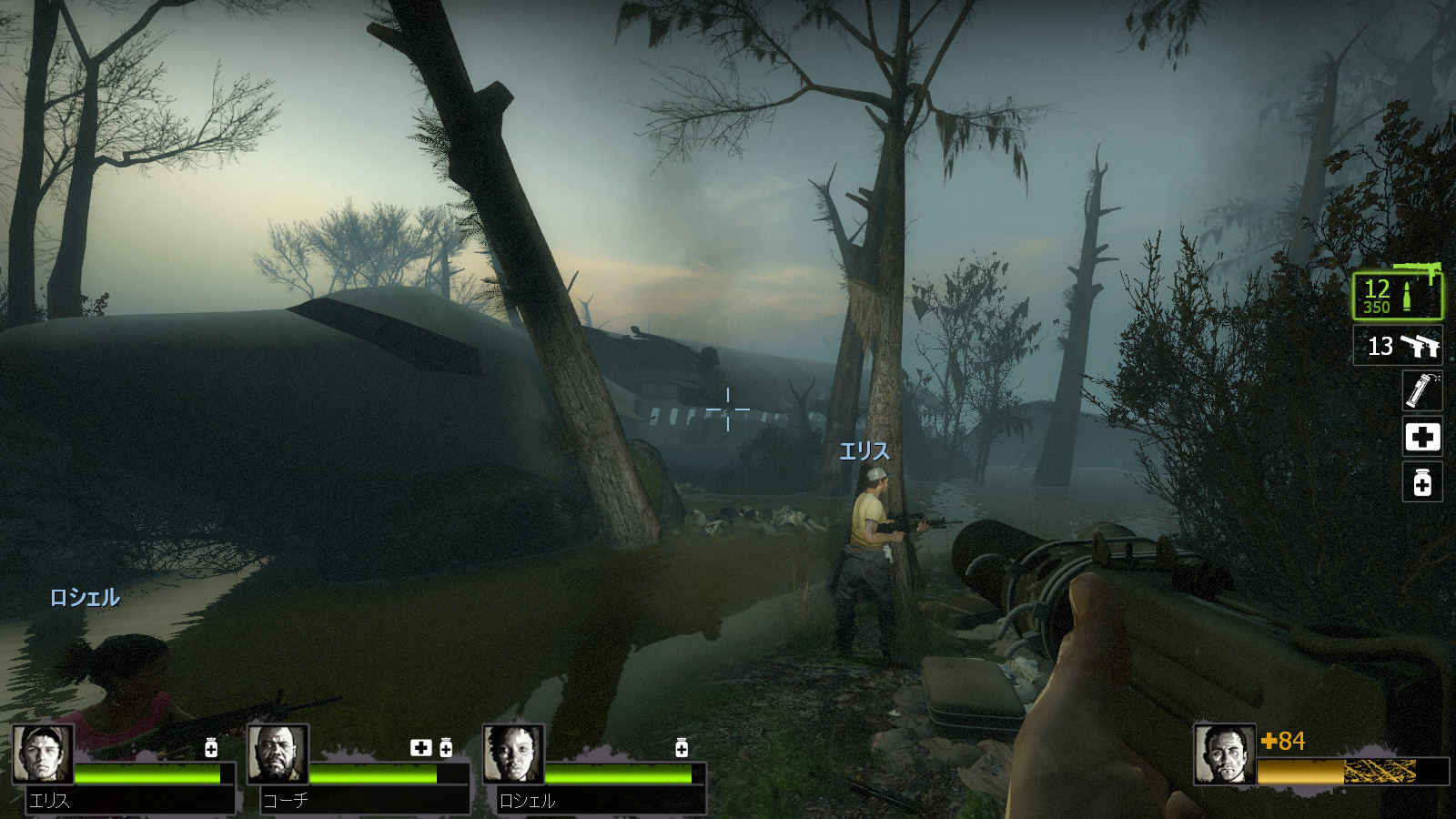Viewport: 1456px width, 819px height.
Task: Select the pain pills bottle slot
Action: point(1422,482)
